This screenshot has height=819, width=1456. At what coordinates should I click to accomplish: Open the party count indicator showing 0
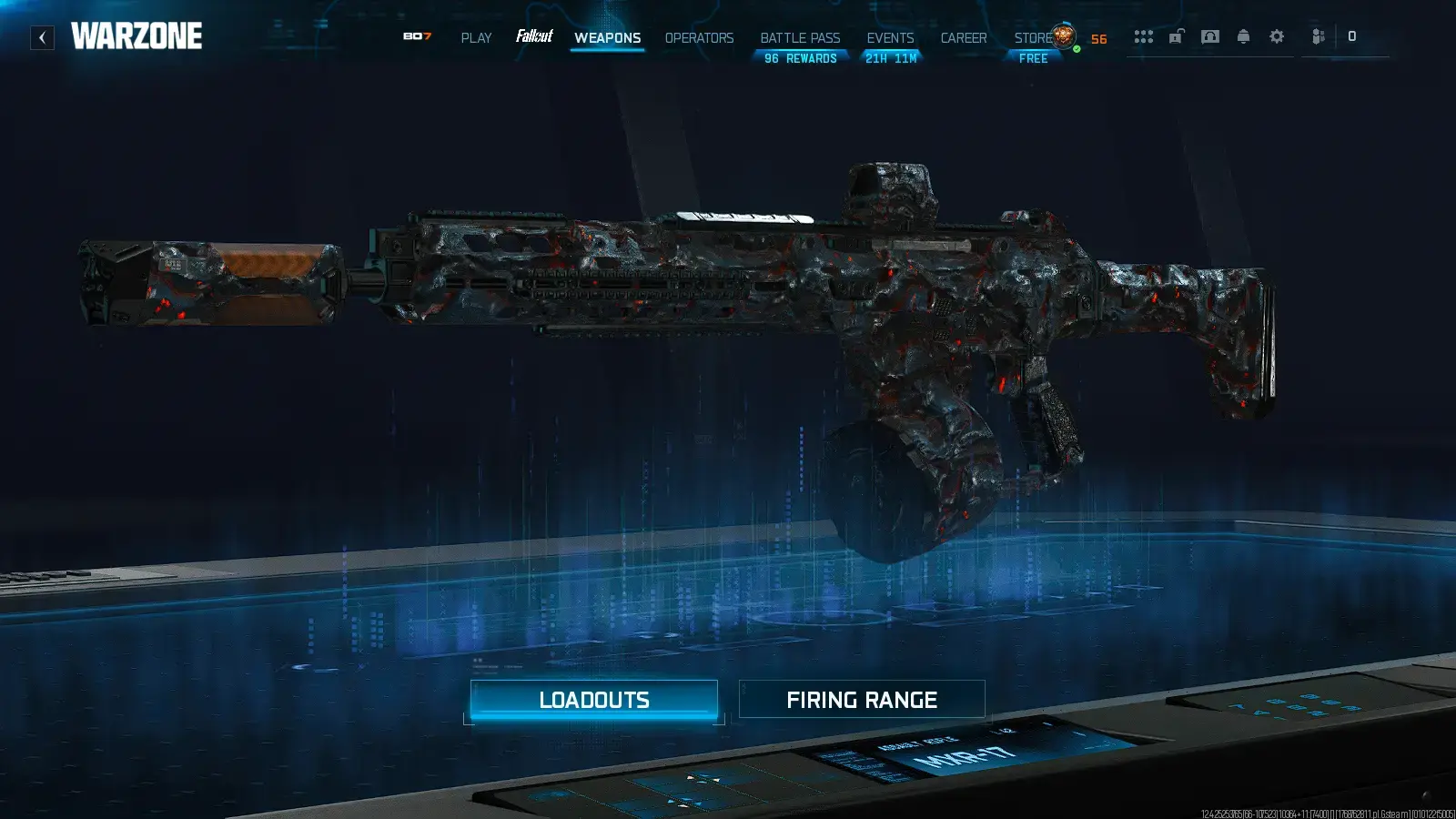pyautogui.click(x=1353, y=36)
